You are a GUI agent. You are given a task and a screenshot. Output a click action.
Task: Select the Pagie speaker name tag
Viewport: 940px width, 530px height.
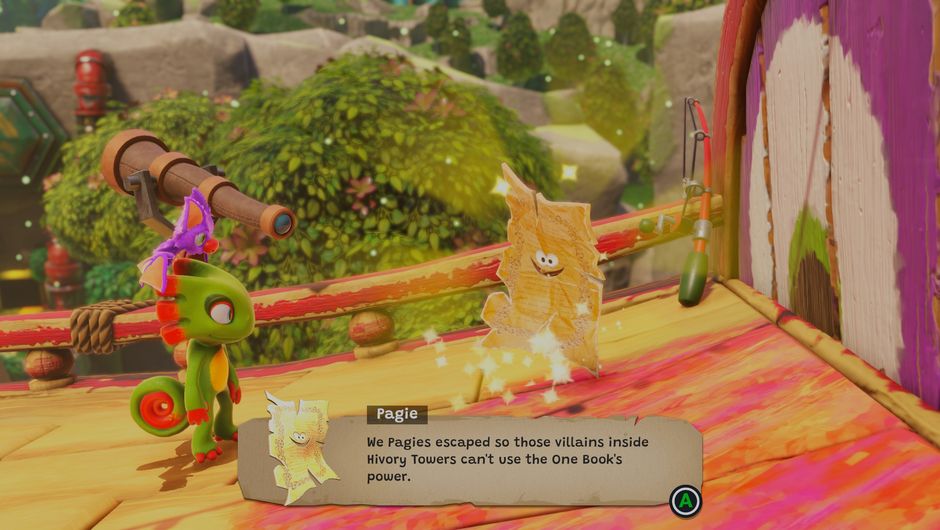pyautogui.click(x=397, y=414)
